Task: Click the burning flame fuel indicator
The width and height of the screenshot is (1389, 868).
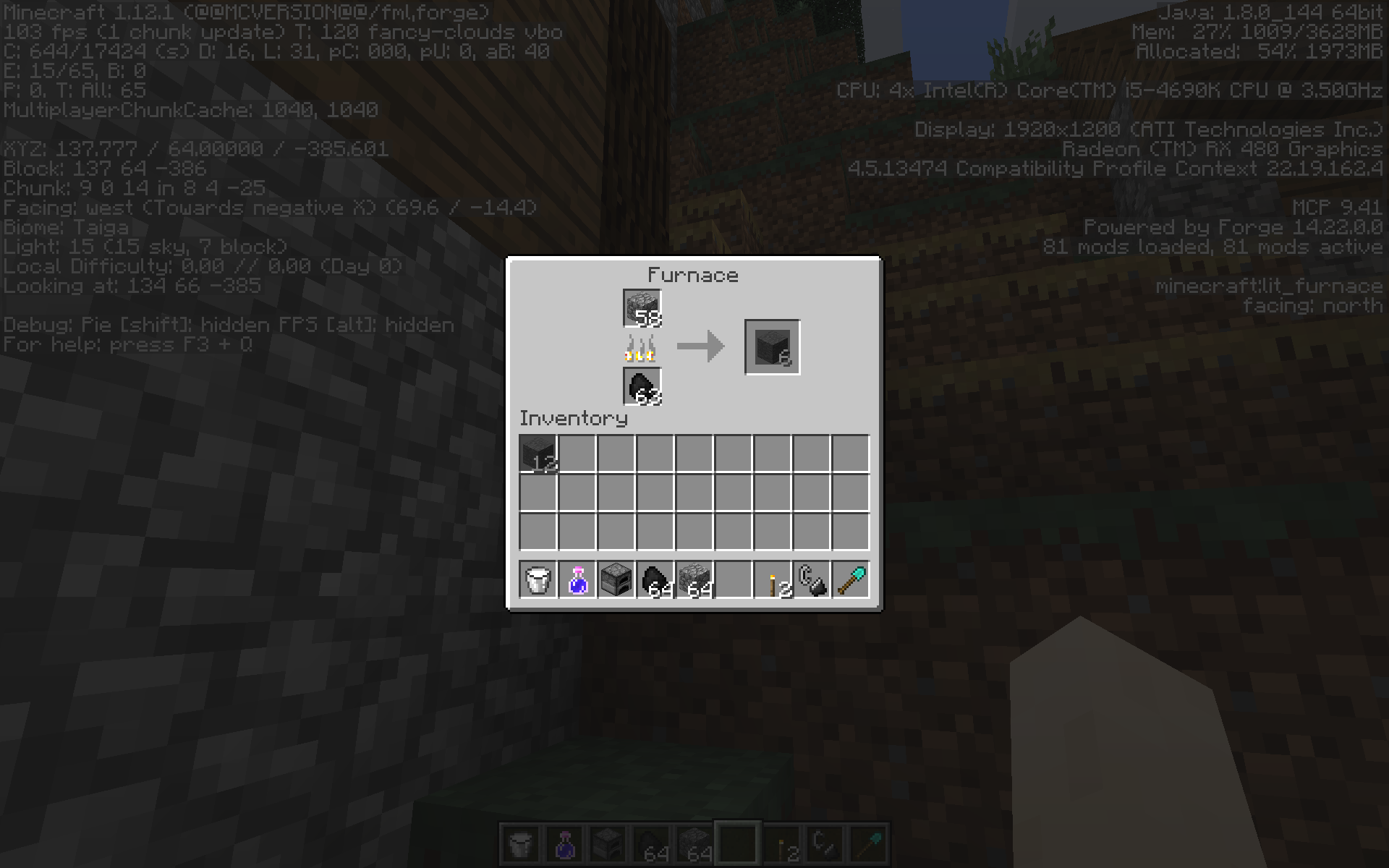Action: (x=640, y=348)
